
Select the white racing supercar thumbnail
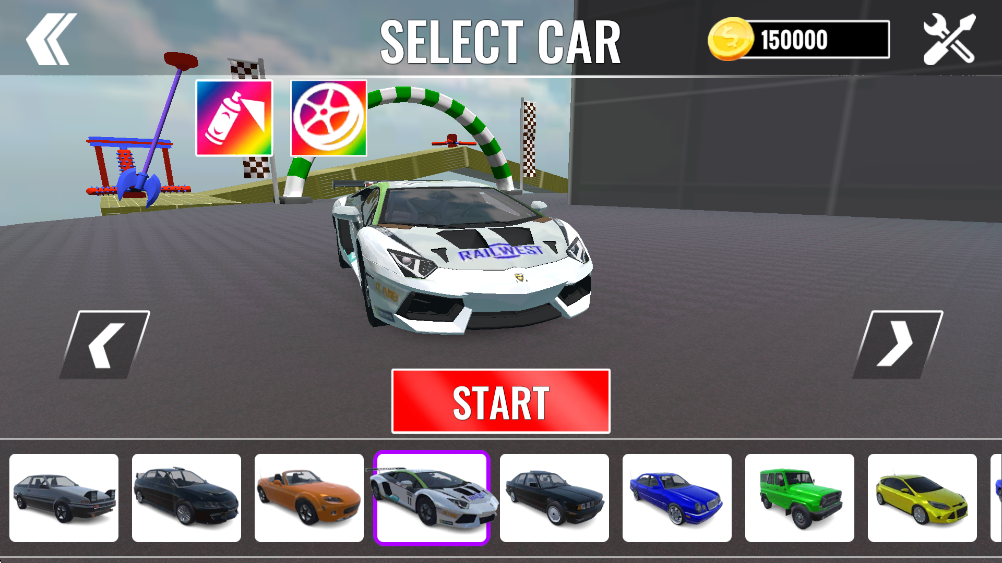point(432,498)
